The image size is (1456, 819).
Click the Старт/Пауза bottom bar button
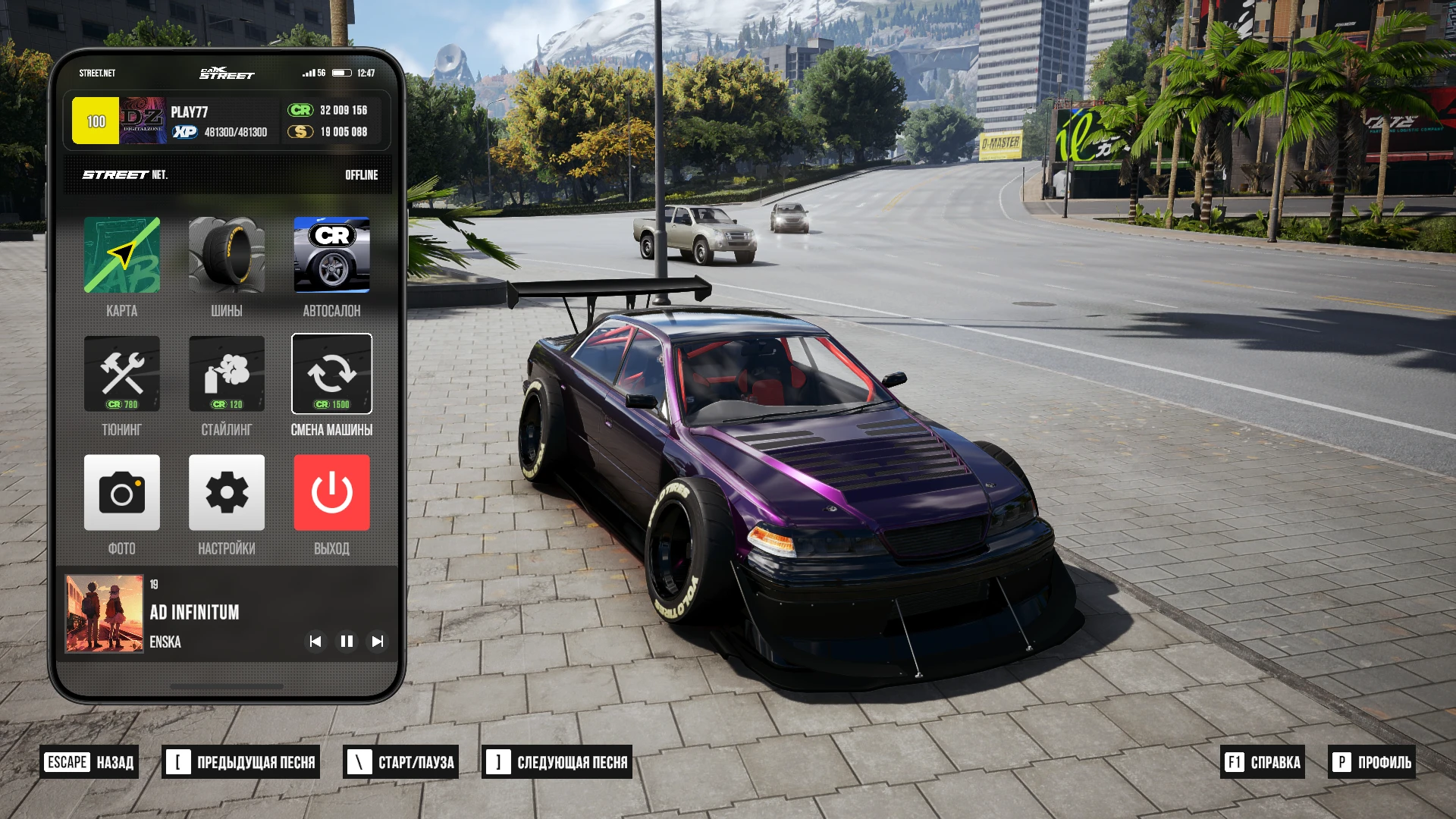tap(401, 762)
